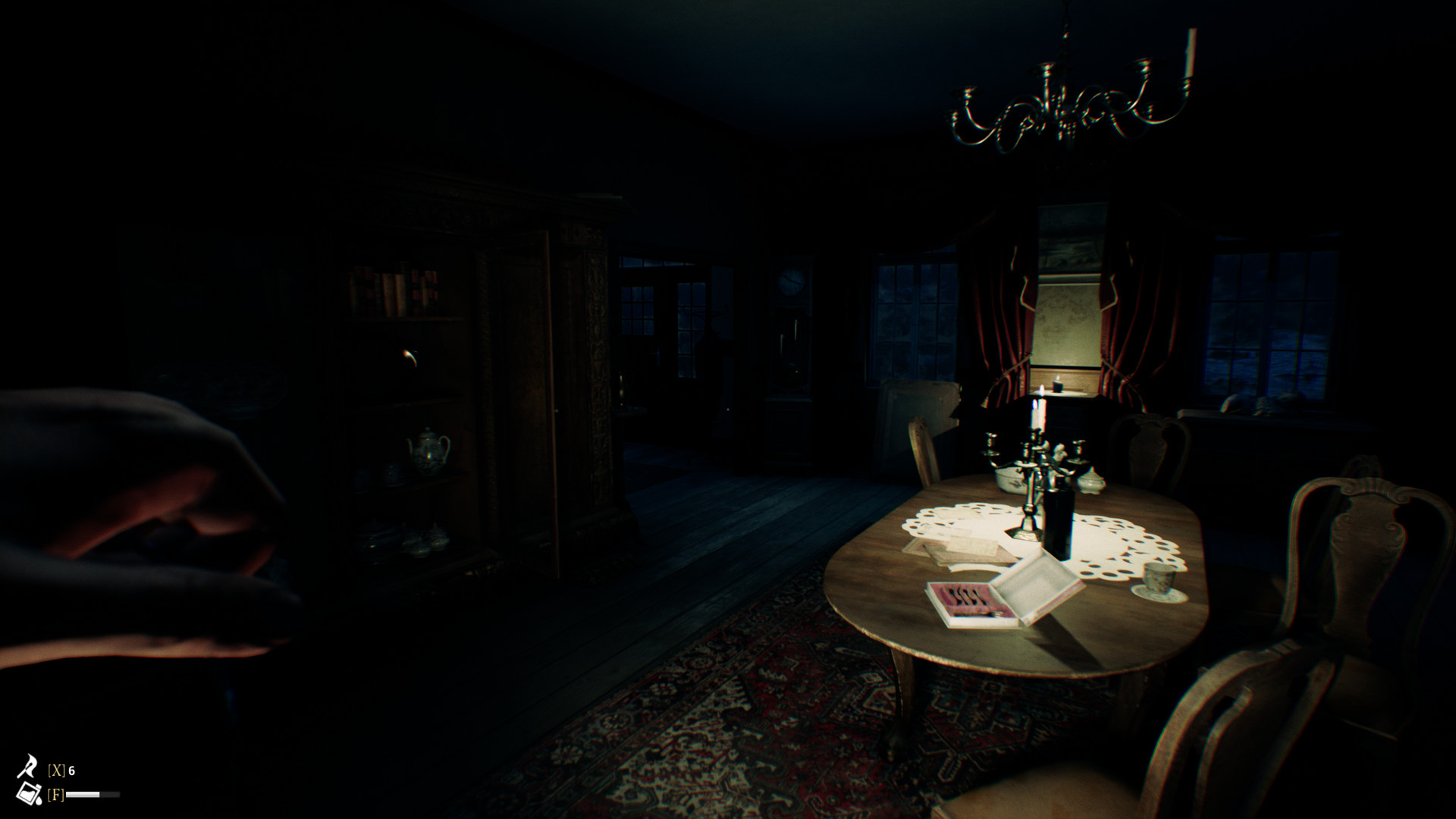
Task: Click the [F] meter progress bar
Action: click(x=94, y=795)
